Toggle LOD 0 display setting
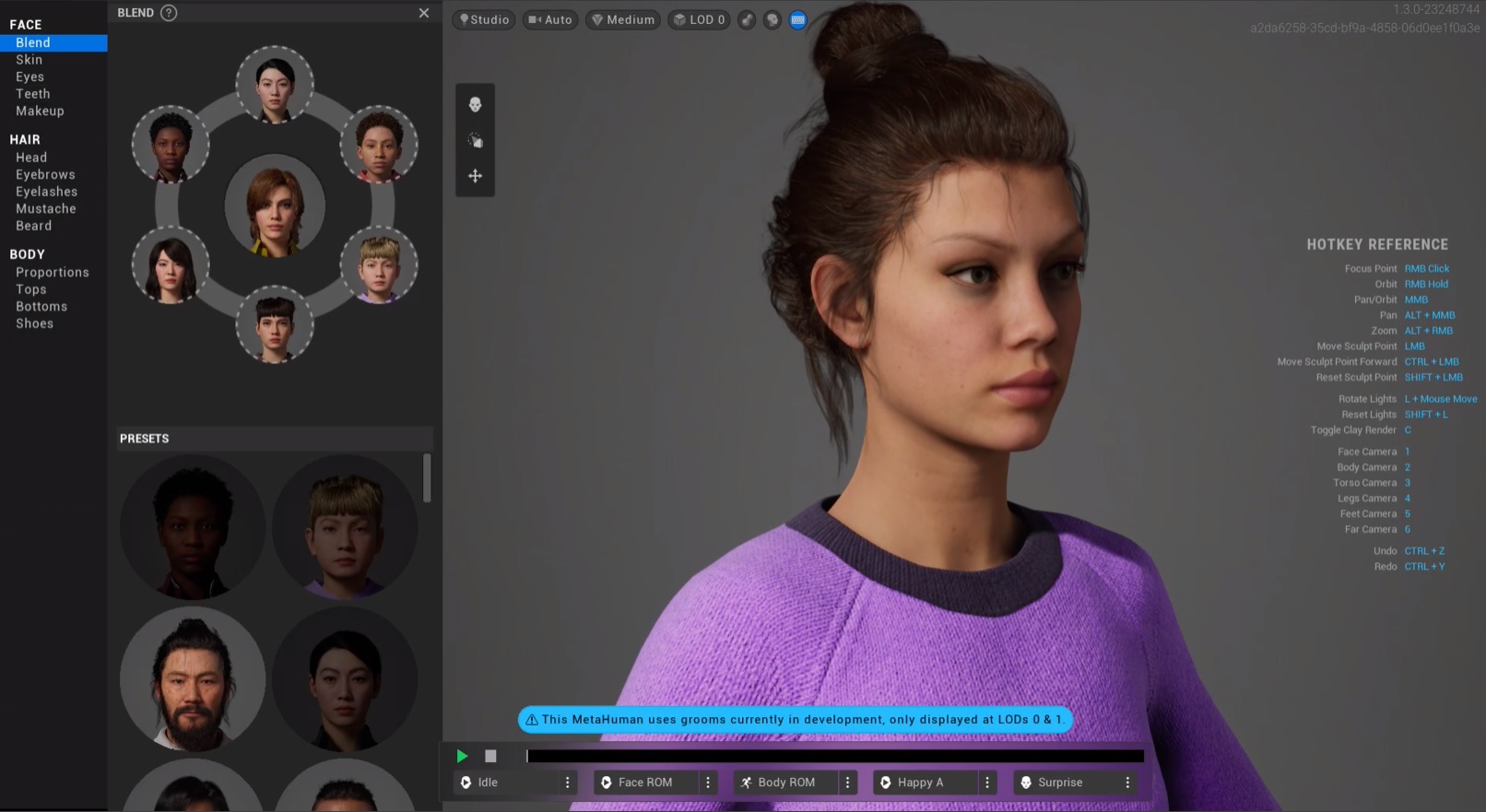Image resolution: width=1486 pixels, height=812 pixels. click(698, 19)
